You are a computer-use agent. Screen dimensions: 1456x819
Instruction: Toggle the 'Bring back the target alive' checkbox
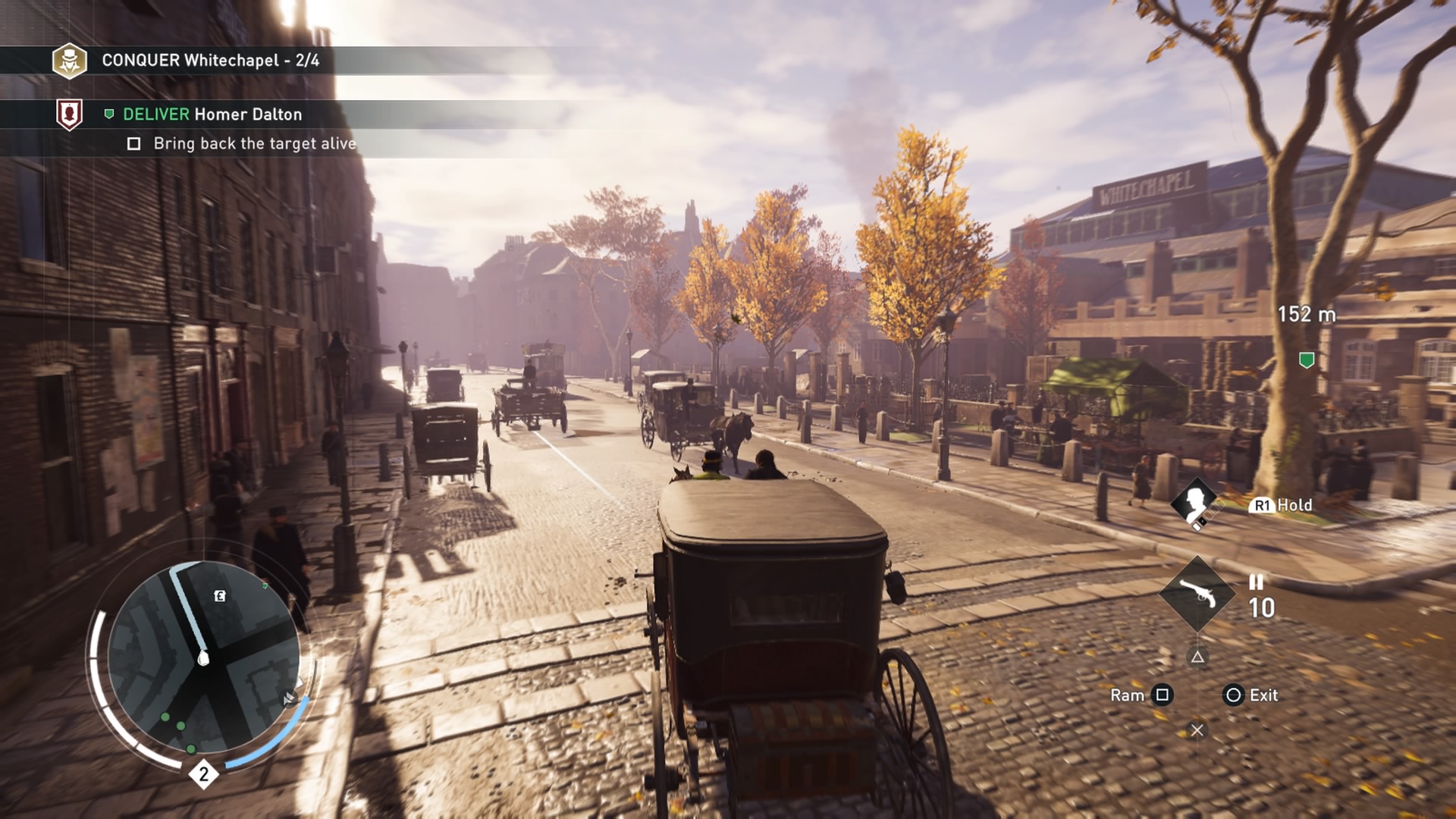pyautogui.click(x=134, y=144)
